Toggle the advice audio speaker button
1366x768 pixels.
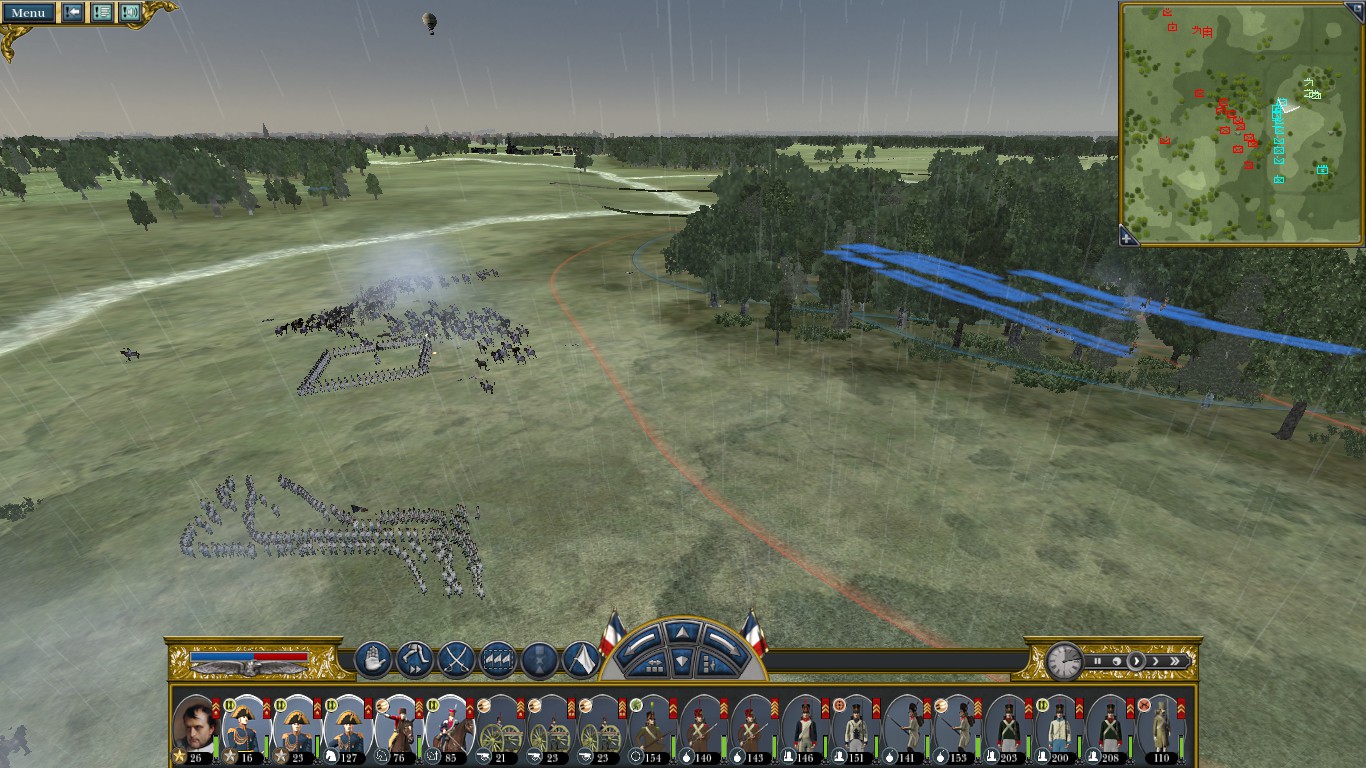(129, 13)
